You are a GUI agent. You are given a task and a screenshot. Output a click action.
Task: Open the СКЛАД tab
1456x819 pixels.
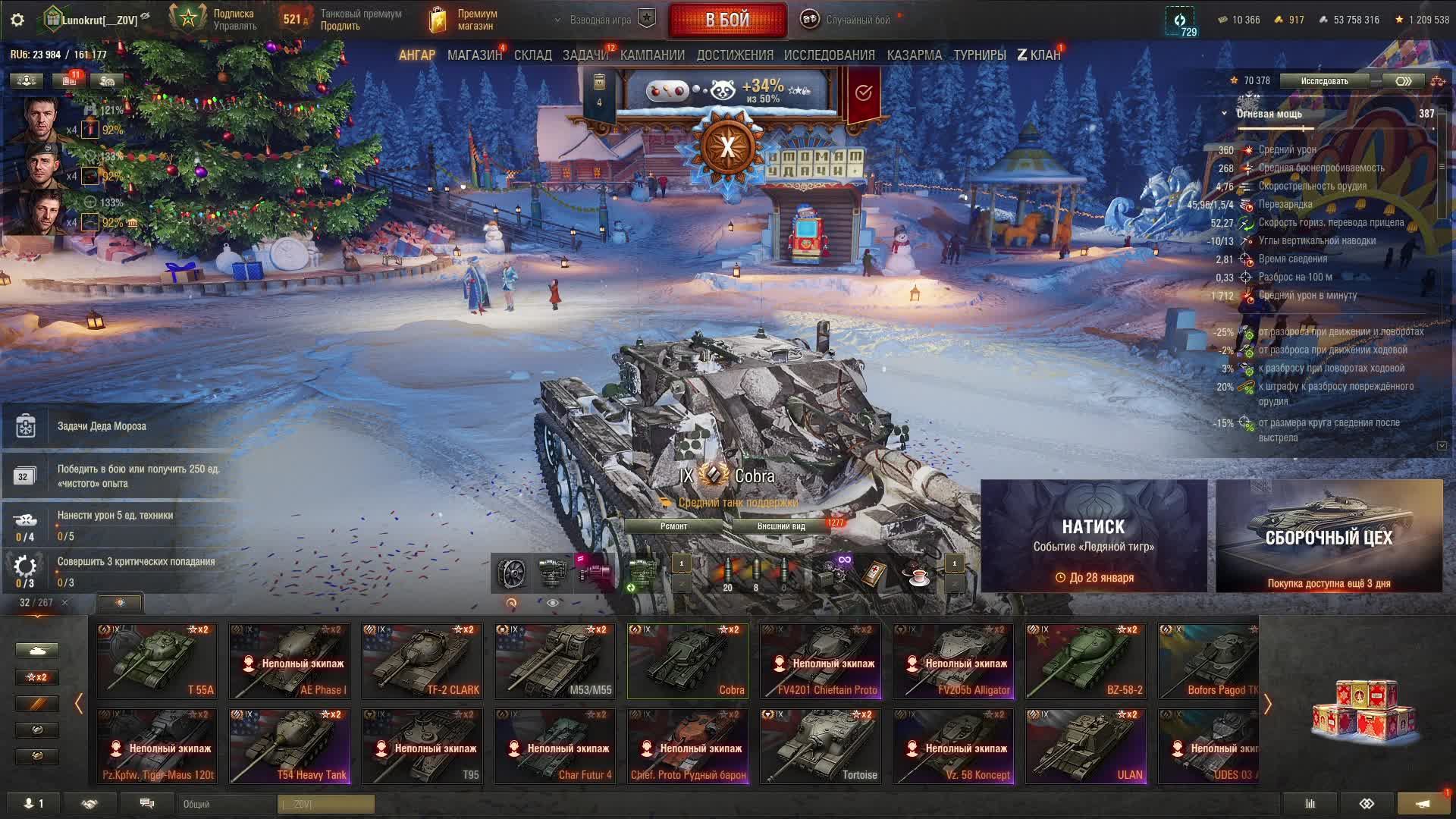click(532, 55)
